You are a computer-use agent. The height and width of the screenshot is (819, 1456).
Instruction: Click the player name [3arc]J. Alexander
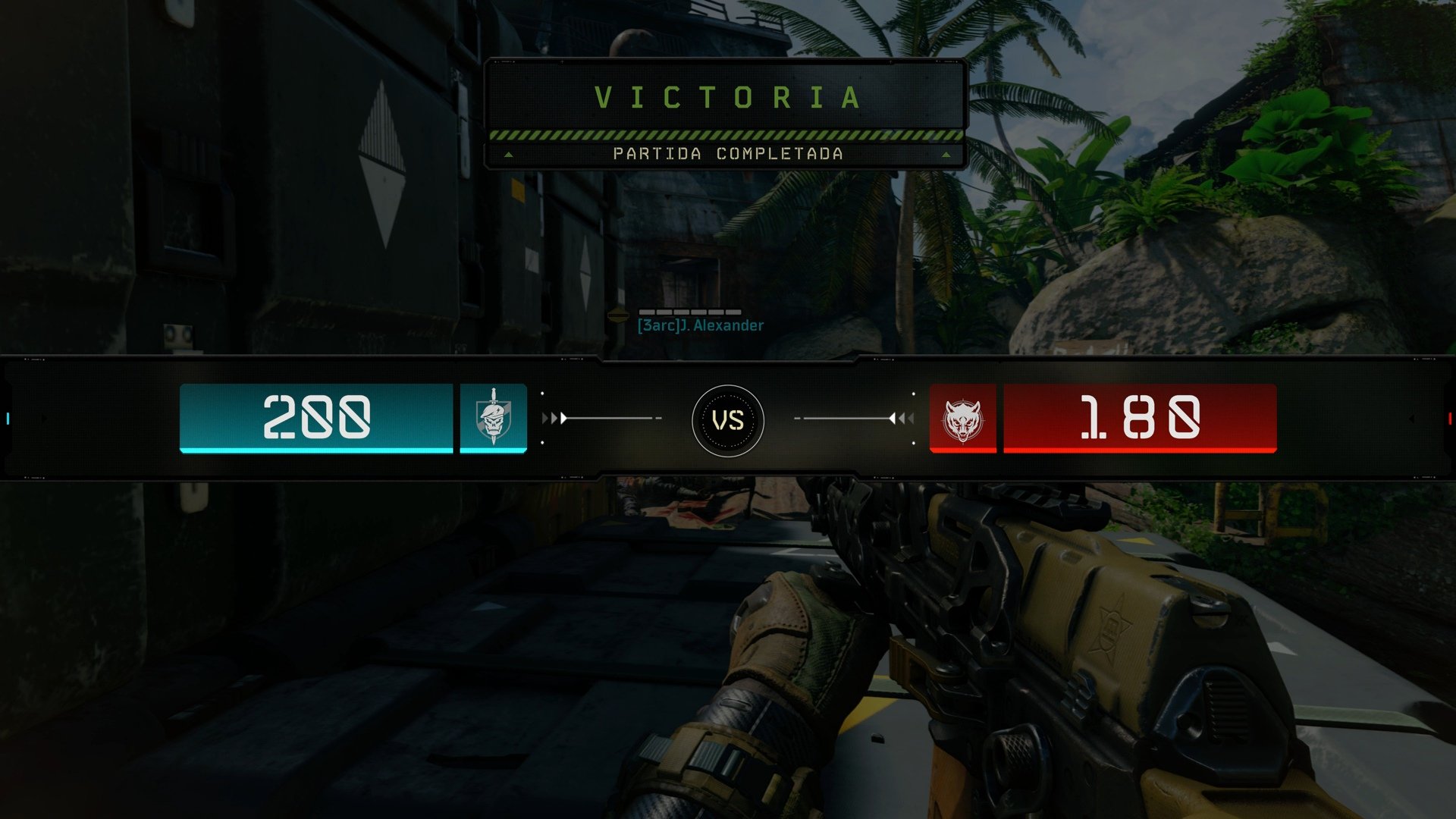[699, 326]
